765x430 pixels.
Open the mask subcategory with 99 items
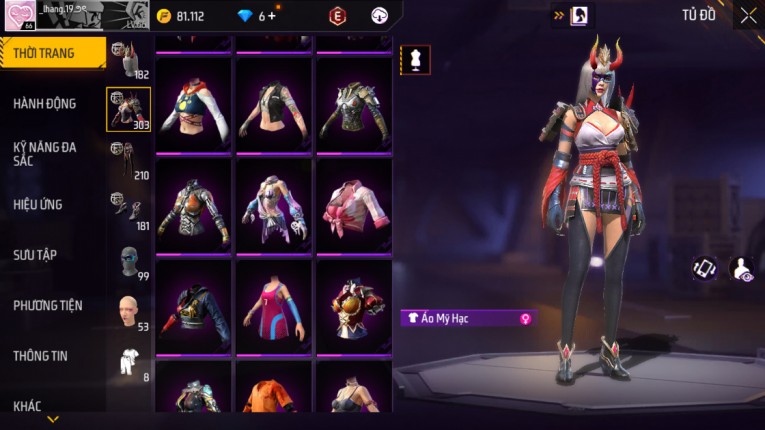click(x=128, y=261)
